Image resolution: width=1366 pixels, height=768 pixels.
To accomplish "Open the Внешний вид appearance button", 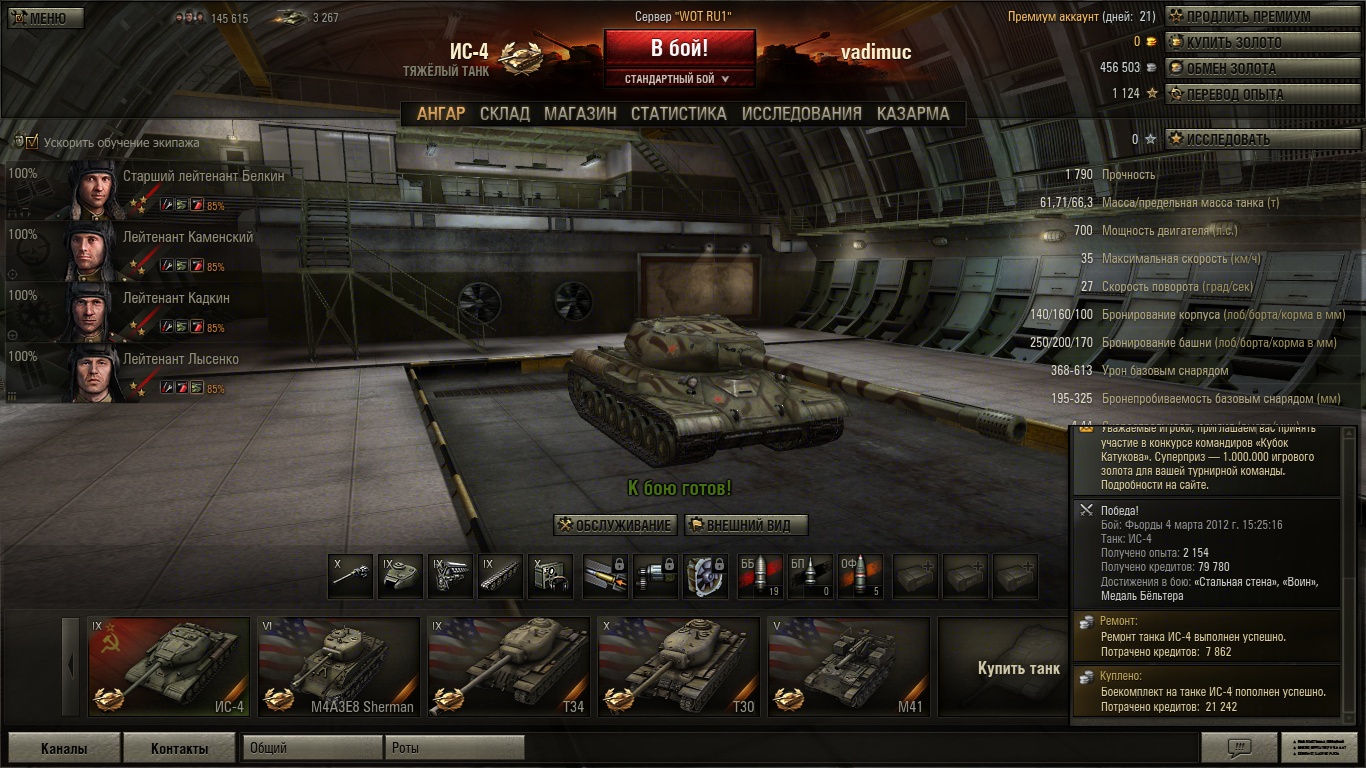I will coord(746,525).
